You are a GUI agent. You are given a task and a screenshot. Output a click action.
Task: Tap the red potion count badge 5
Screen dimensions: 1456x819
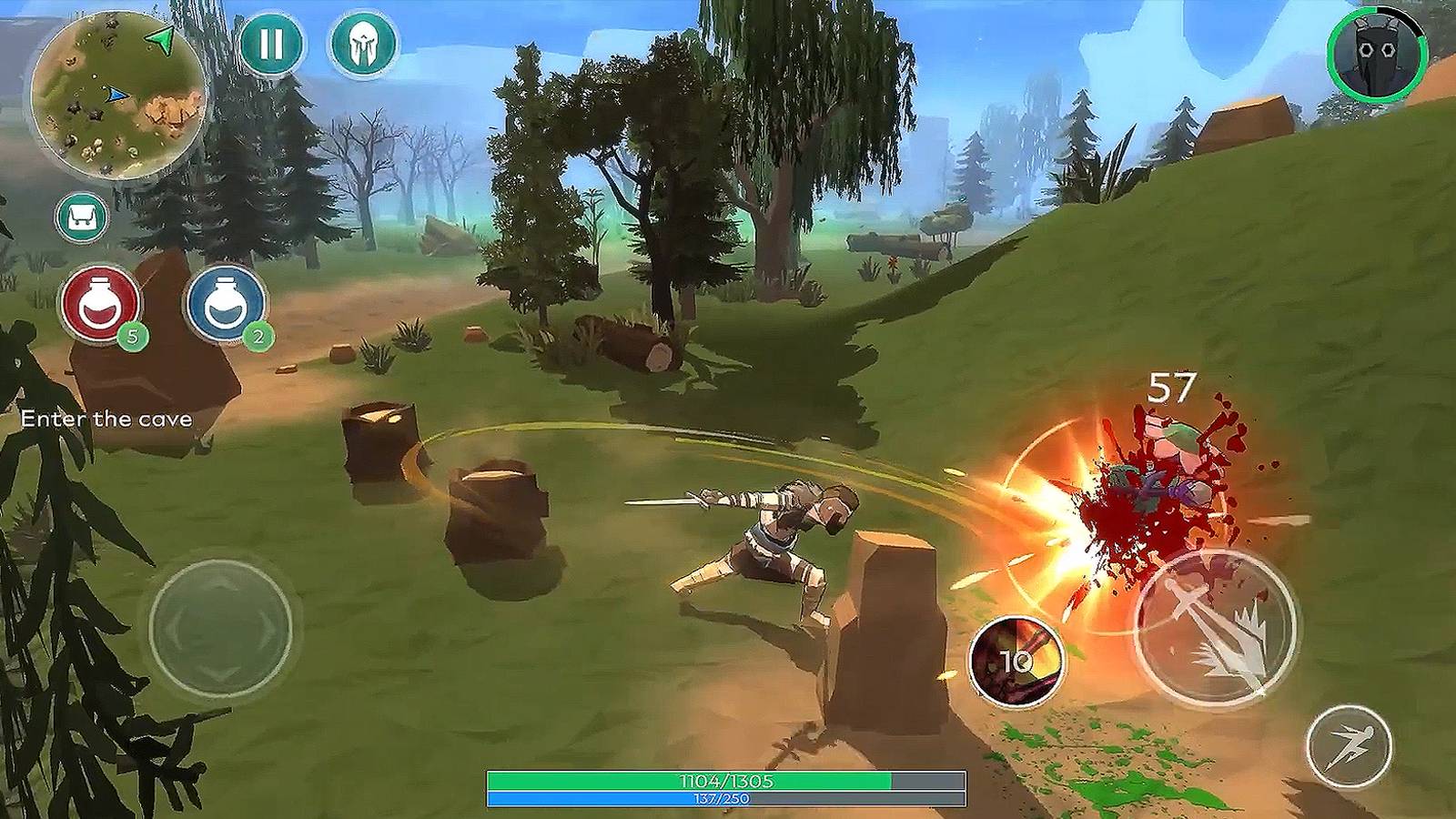click(x=131, y=336)
